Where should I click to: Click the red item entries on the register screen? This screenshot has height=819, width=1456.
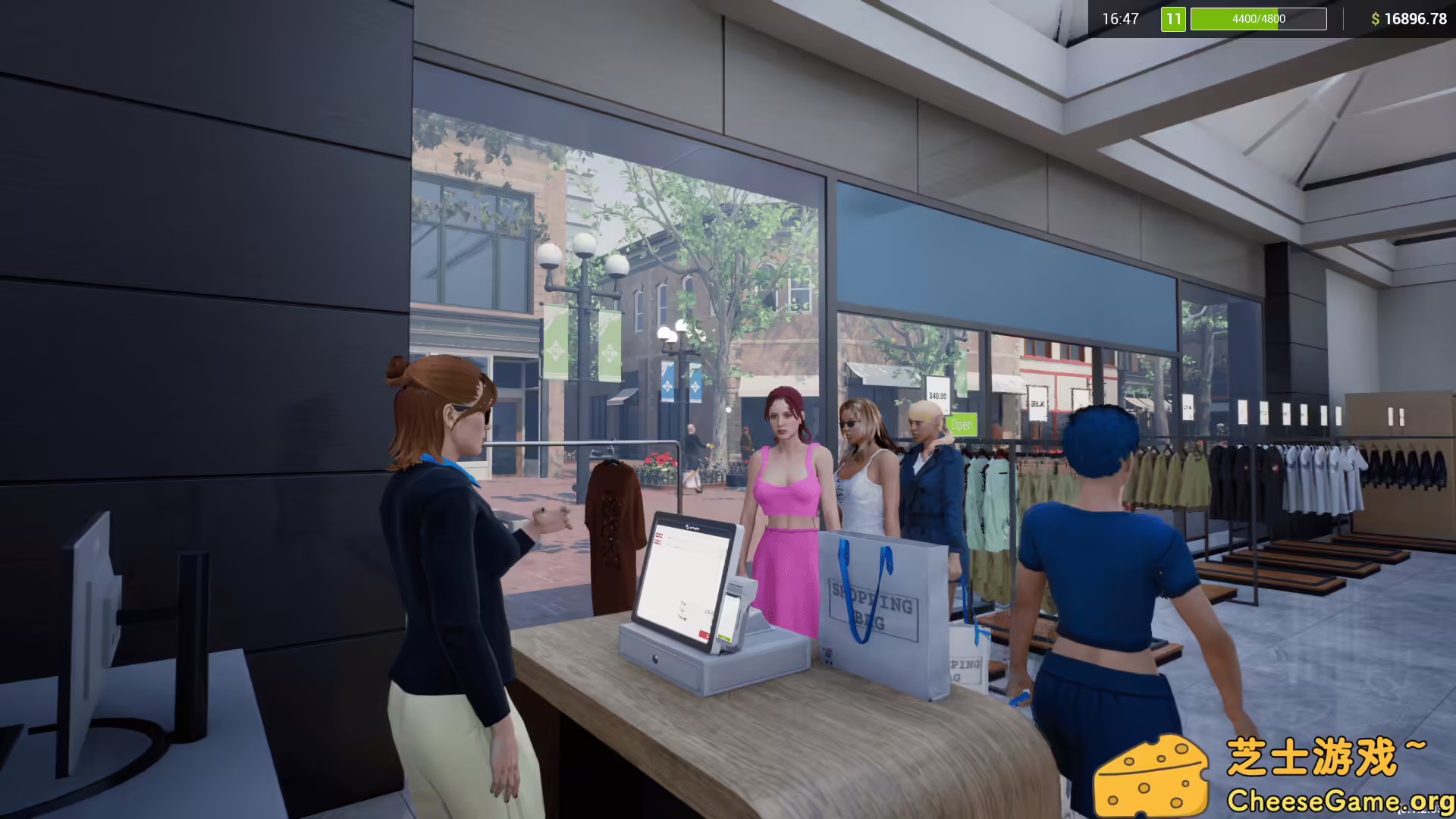[x=659, y=538]
